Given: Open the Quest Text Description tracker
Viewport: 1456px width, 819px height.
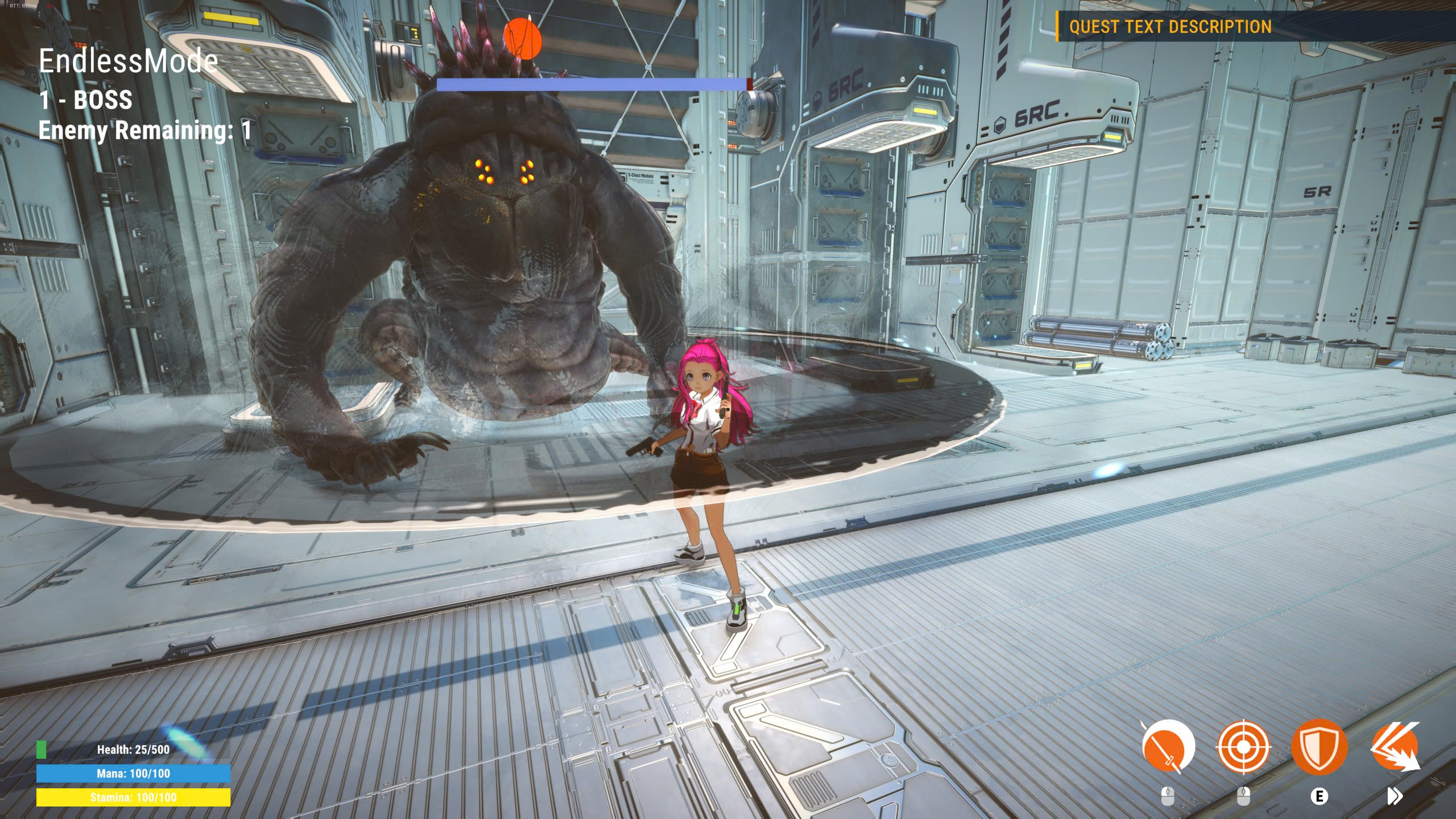Looking at the screenshot, I should click(x=1170, y=27).
